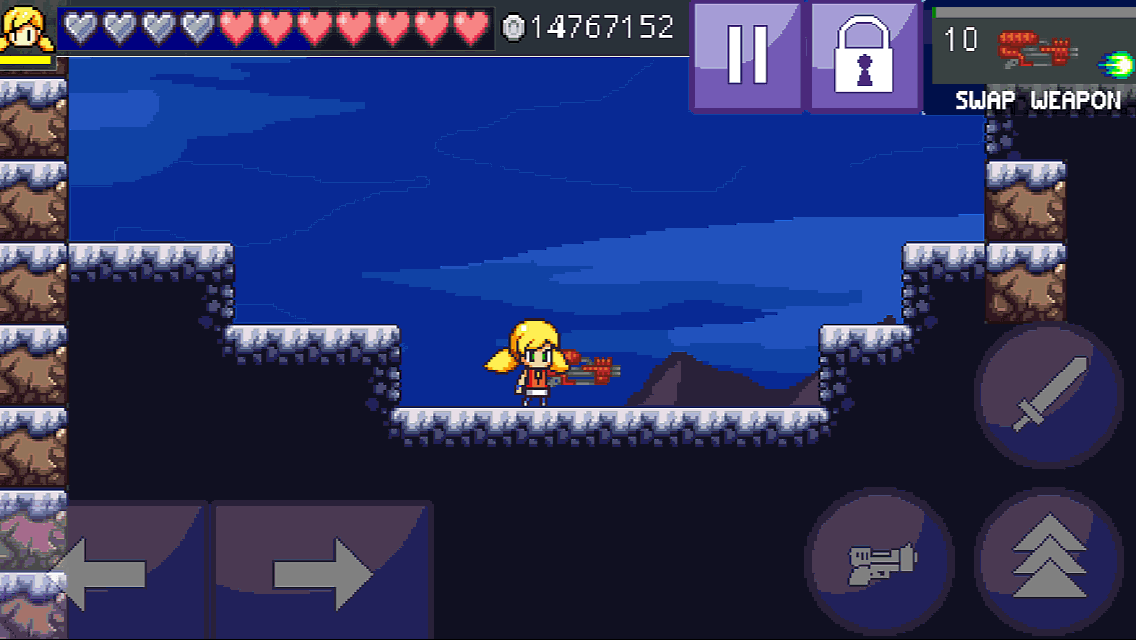
Task: Move right with the right arrow
Action: pos(322,571)
